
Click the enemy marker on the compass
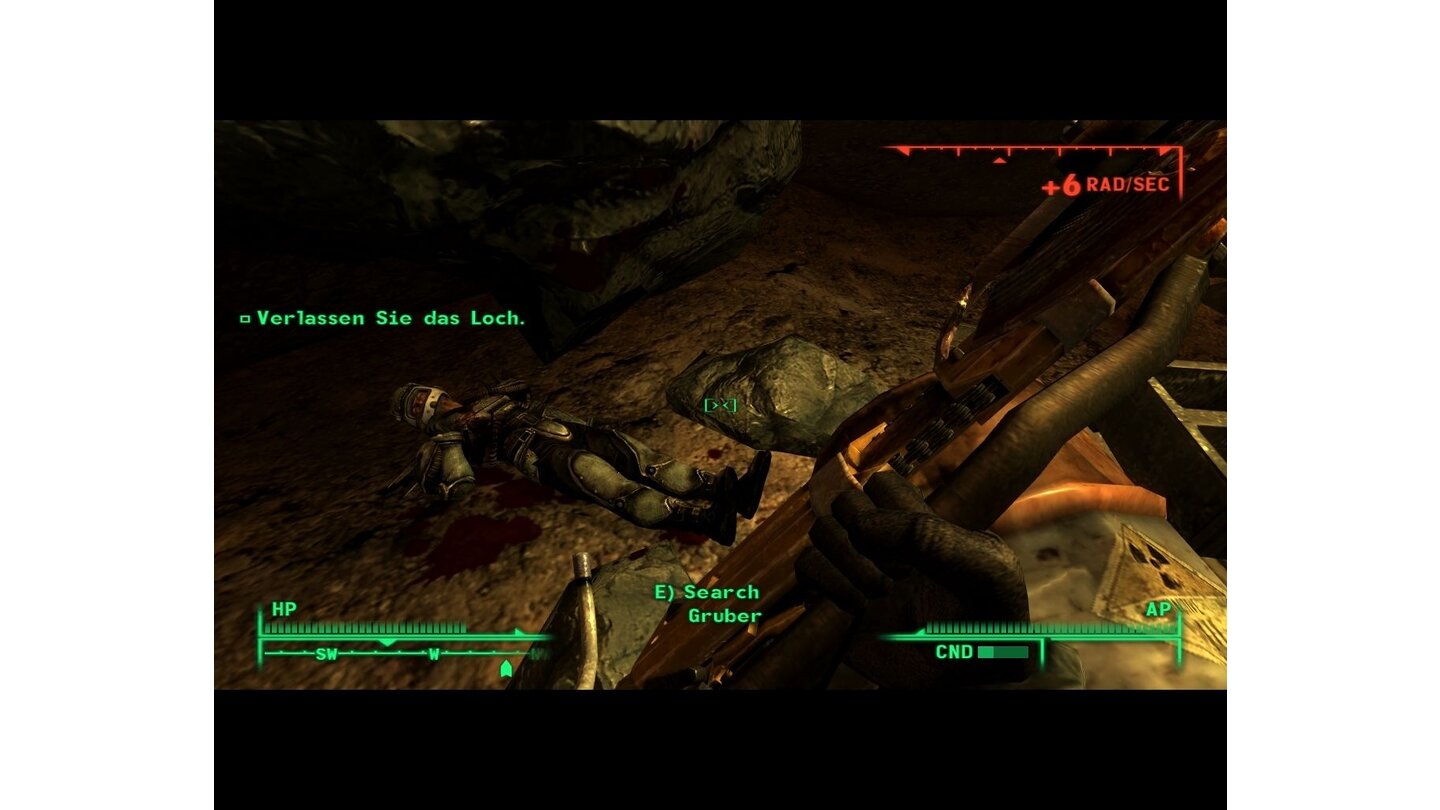[x=504, y=668]
